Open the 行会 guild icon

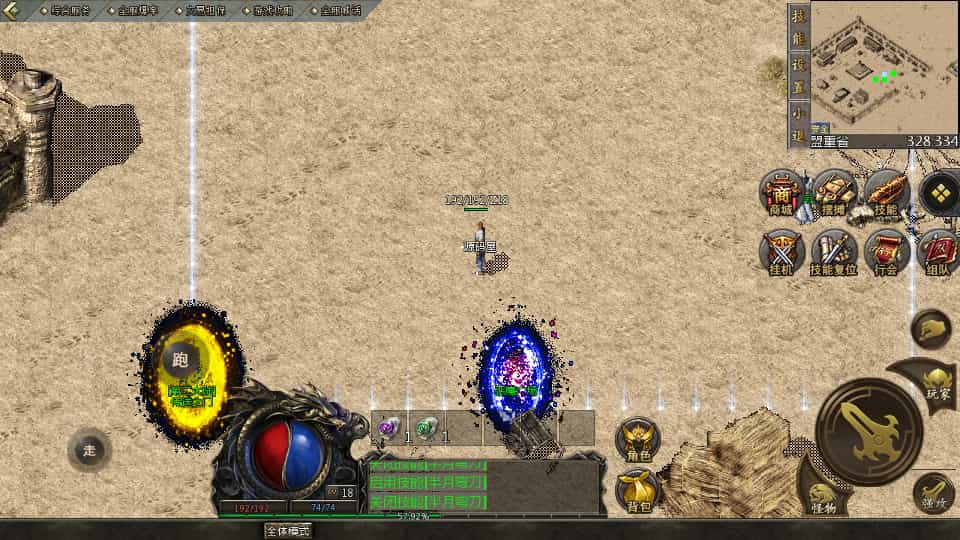coord(886,253)
